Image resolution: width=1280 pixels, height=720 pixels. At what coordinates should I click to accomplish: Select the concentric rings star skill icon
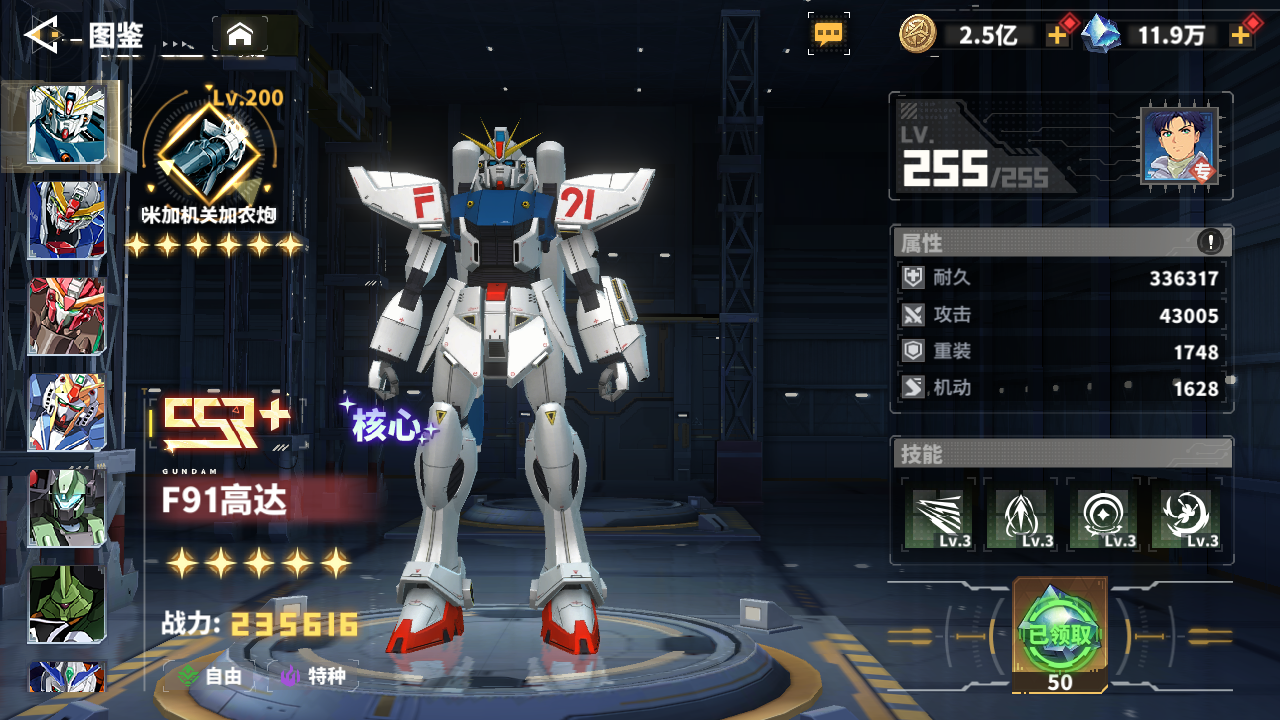(1104, 517)
